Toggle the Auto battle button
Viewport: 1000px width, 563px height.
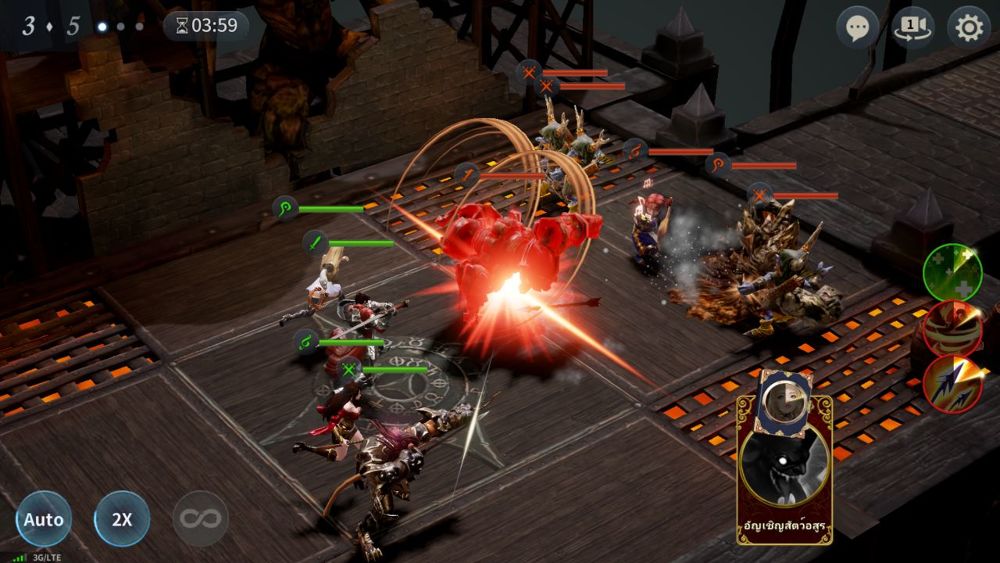(x=43, y=519)
